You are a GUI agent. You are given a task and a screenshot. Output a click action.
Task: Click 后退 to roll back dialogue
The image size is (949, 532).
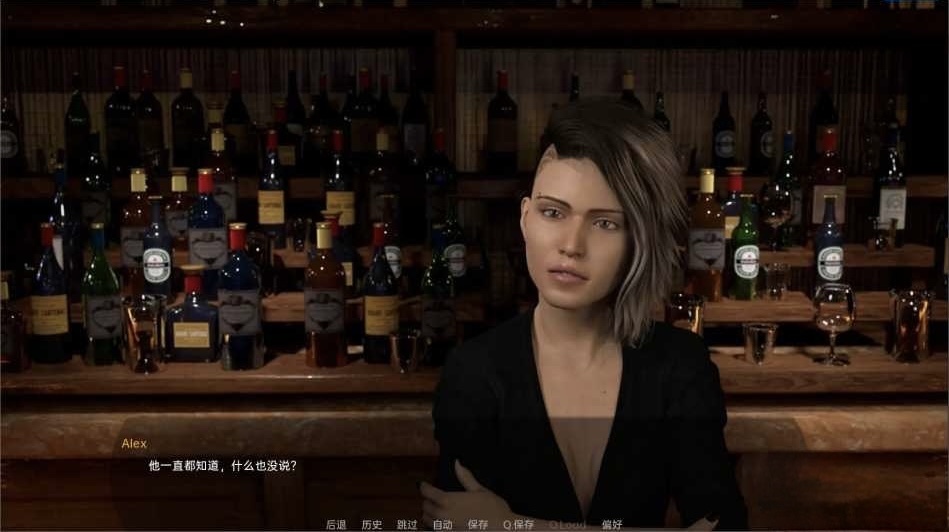pos(336,524)
